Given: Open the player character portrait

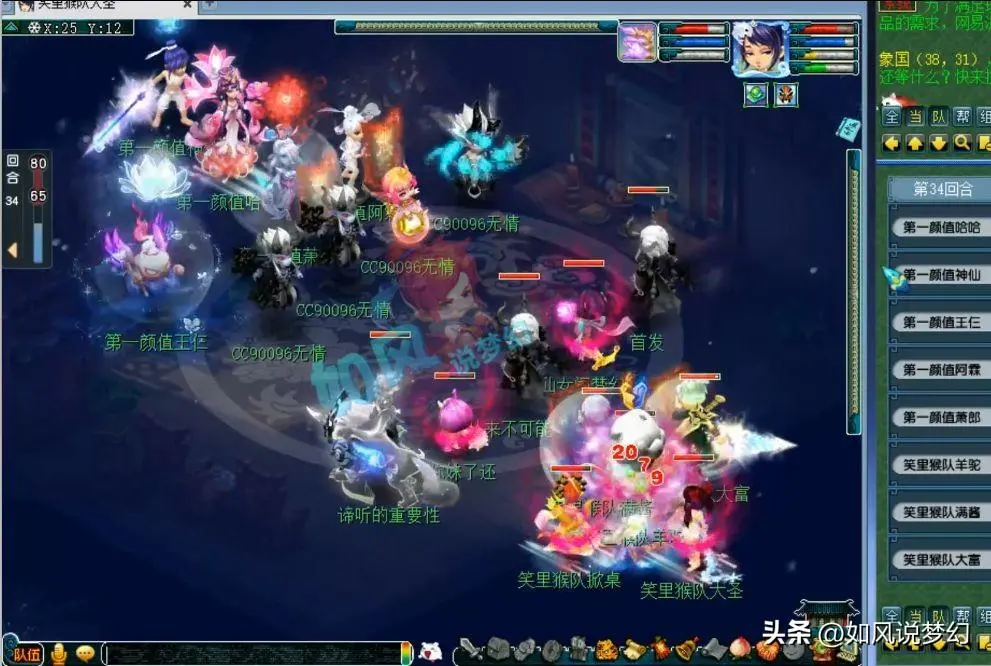Looking at the screenshot, I should [760, 49].
